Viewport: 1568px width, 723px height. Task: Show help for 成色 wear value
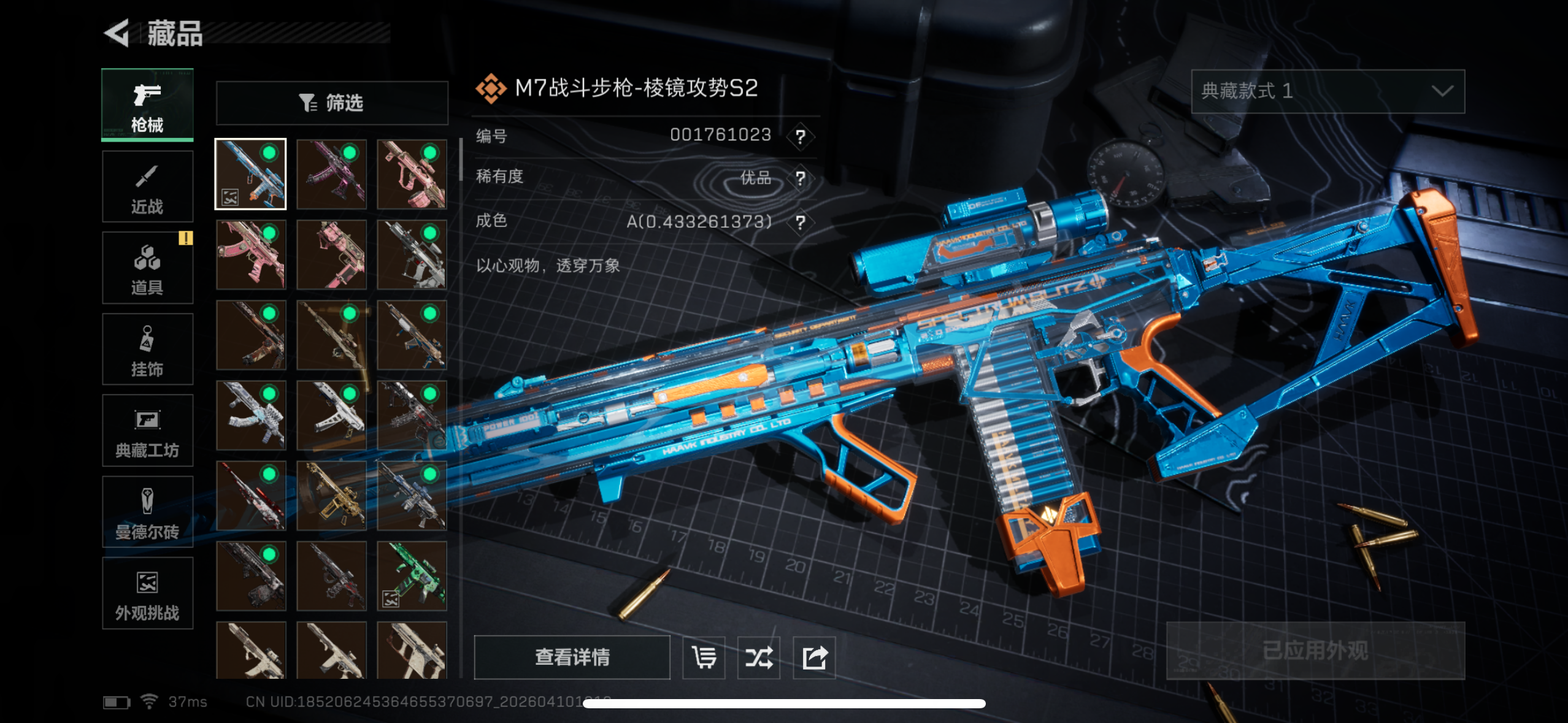click(x=801, y=222)
